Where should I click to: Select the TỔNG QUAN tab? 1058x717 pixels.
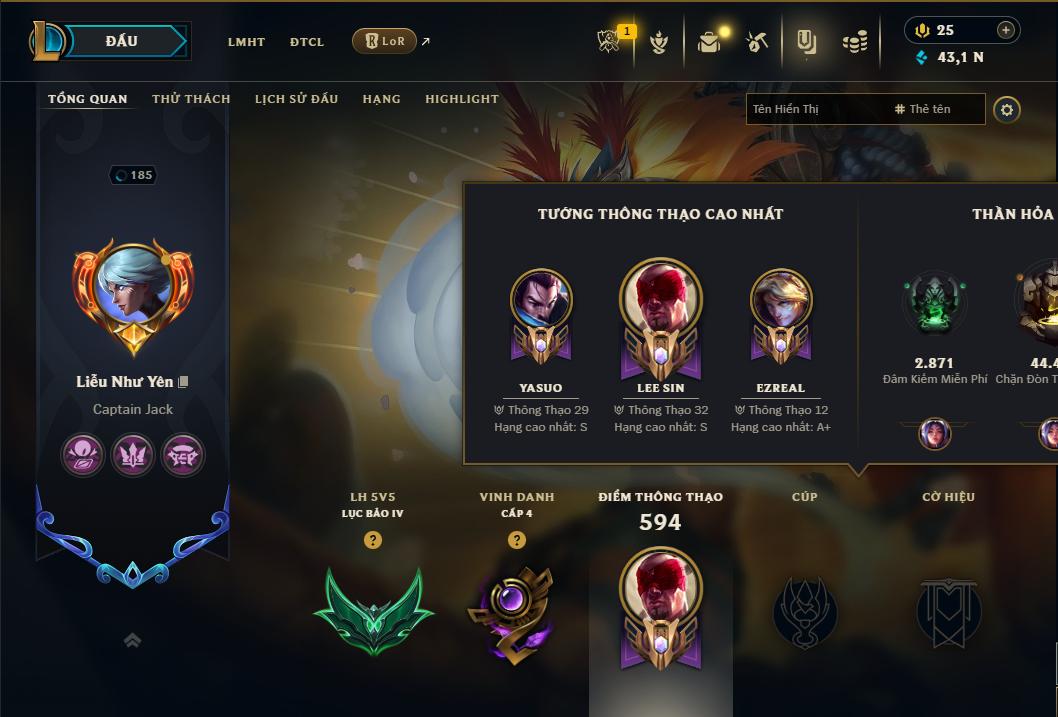coord(88,99)
